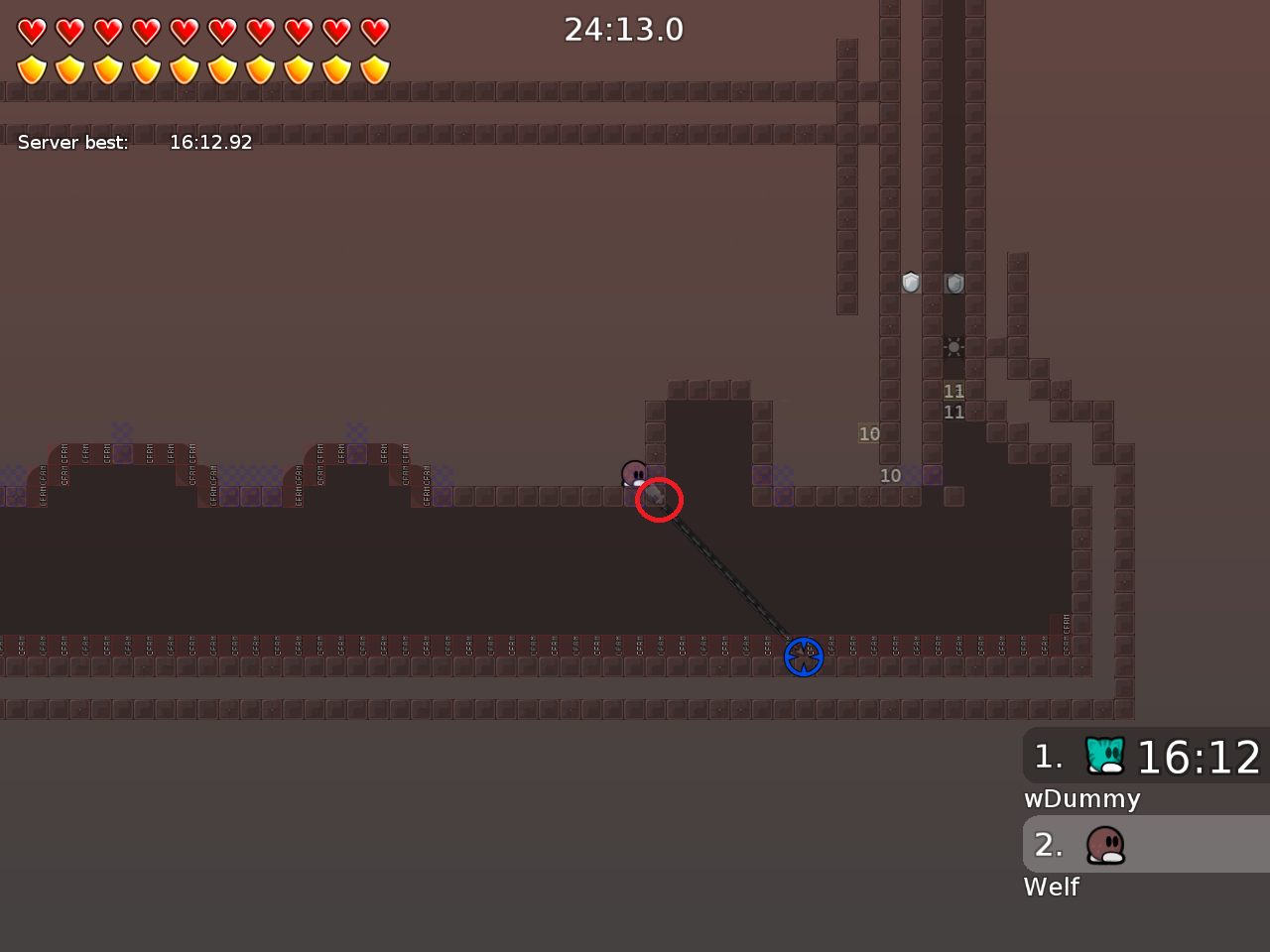Screen dimensions: 1270x952
Task: Click the race timer showing 24:13.0
Action: coord(623,29)
